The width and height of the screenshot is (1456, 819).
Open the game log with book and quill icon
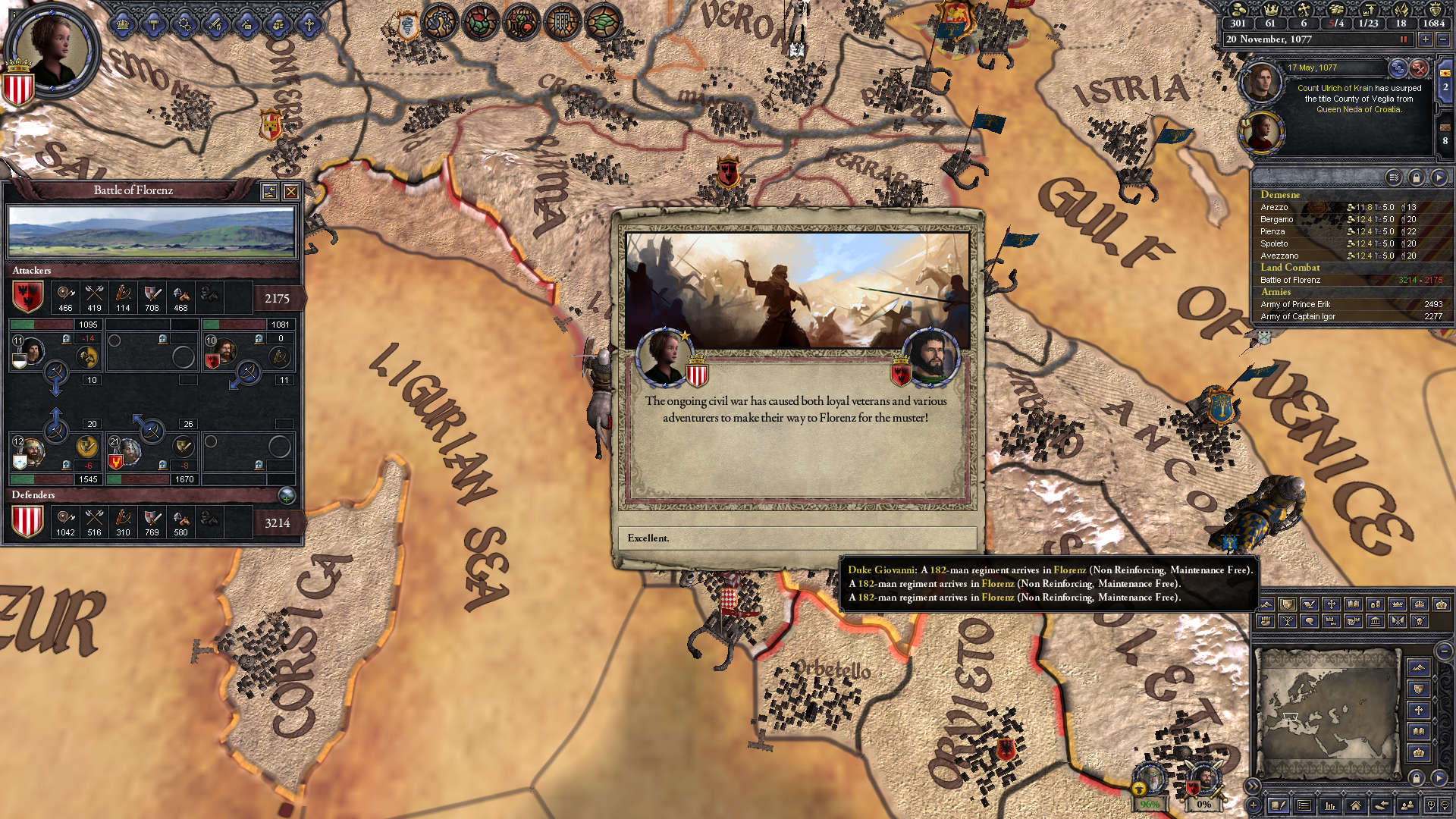tap(1279, 805)
